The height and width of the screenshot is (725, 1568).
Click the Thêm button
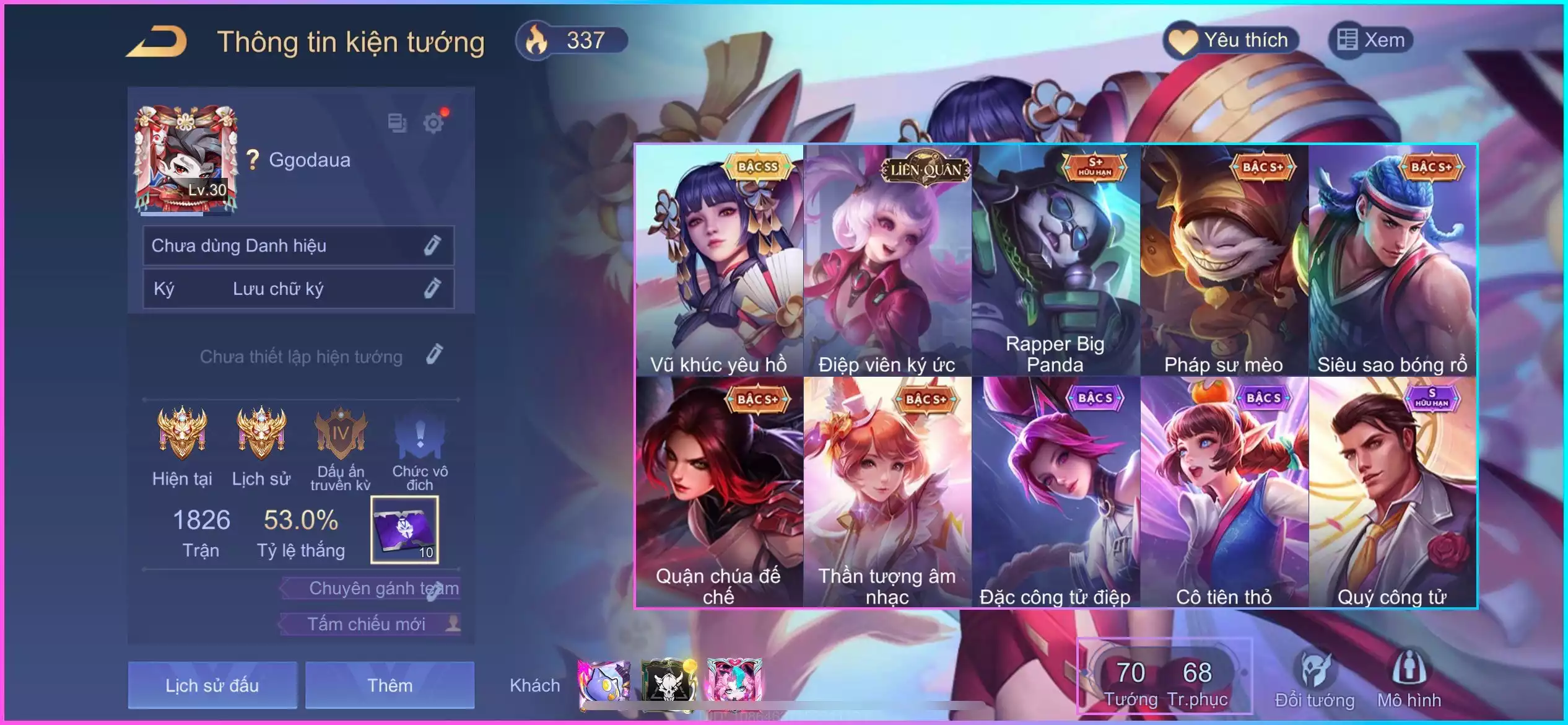click(390, 685)
